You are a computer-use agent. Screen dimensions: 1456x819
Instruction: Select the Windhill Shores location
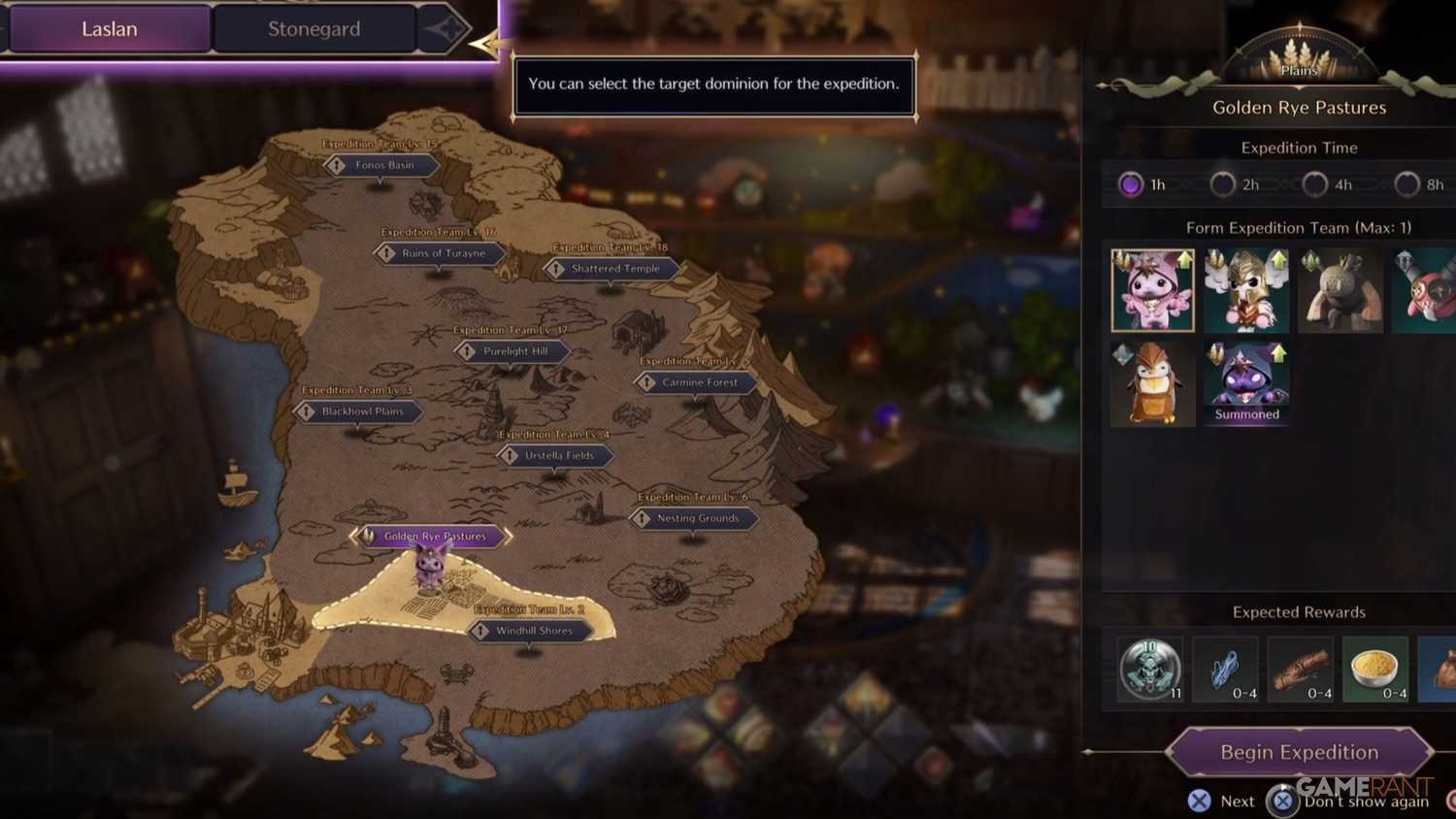coord(533,631)
